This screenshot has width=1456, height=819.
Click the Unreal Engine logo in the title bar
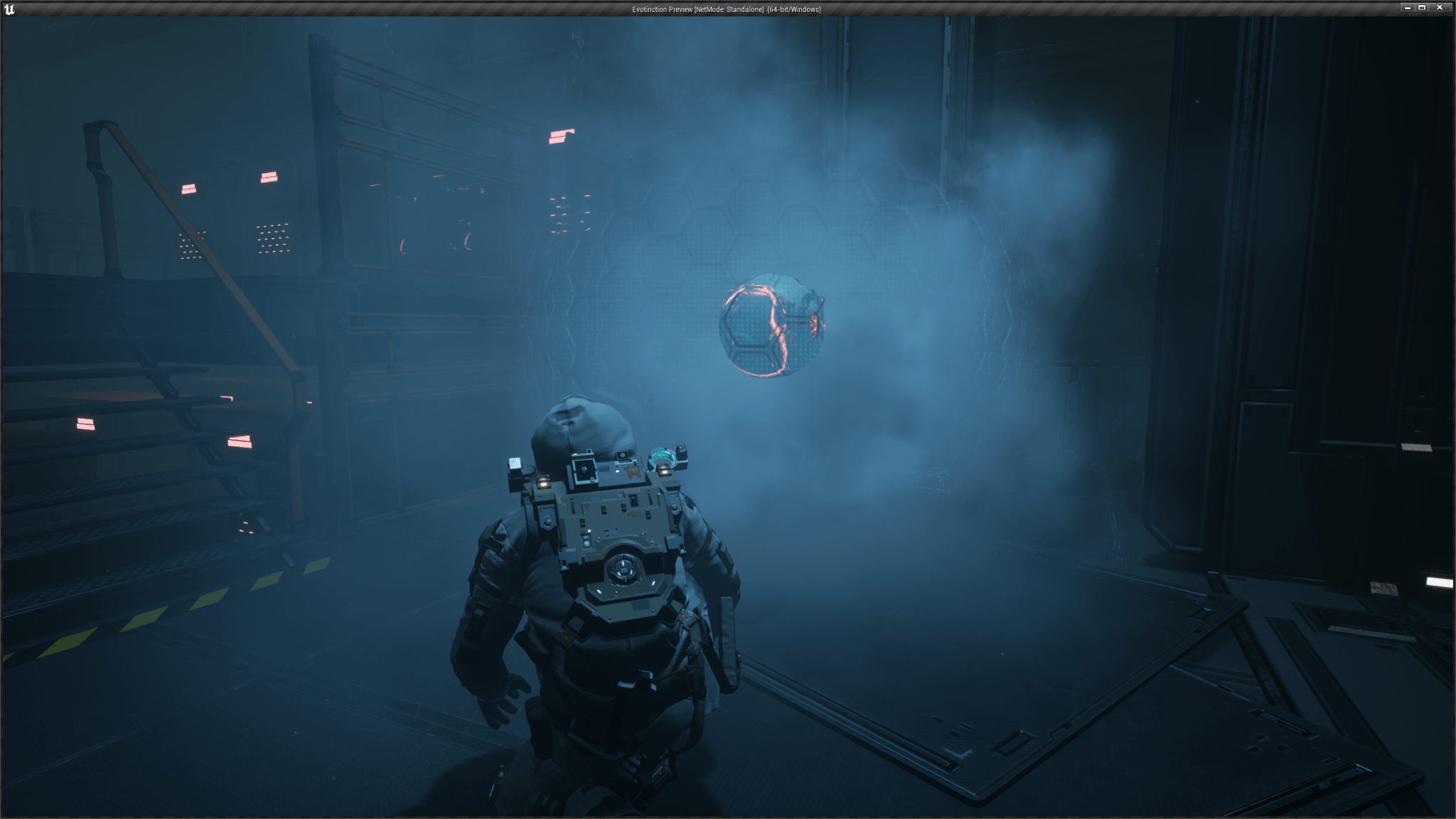click(10, 10)
